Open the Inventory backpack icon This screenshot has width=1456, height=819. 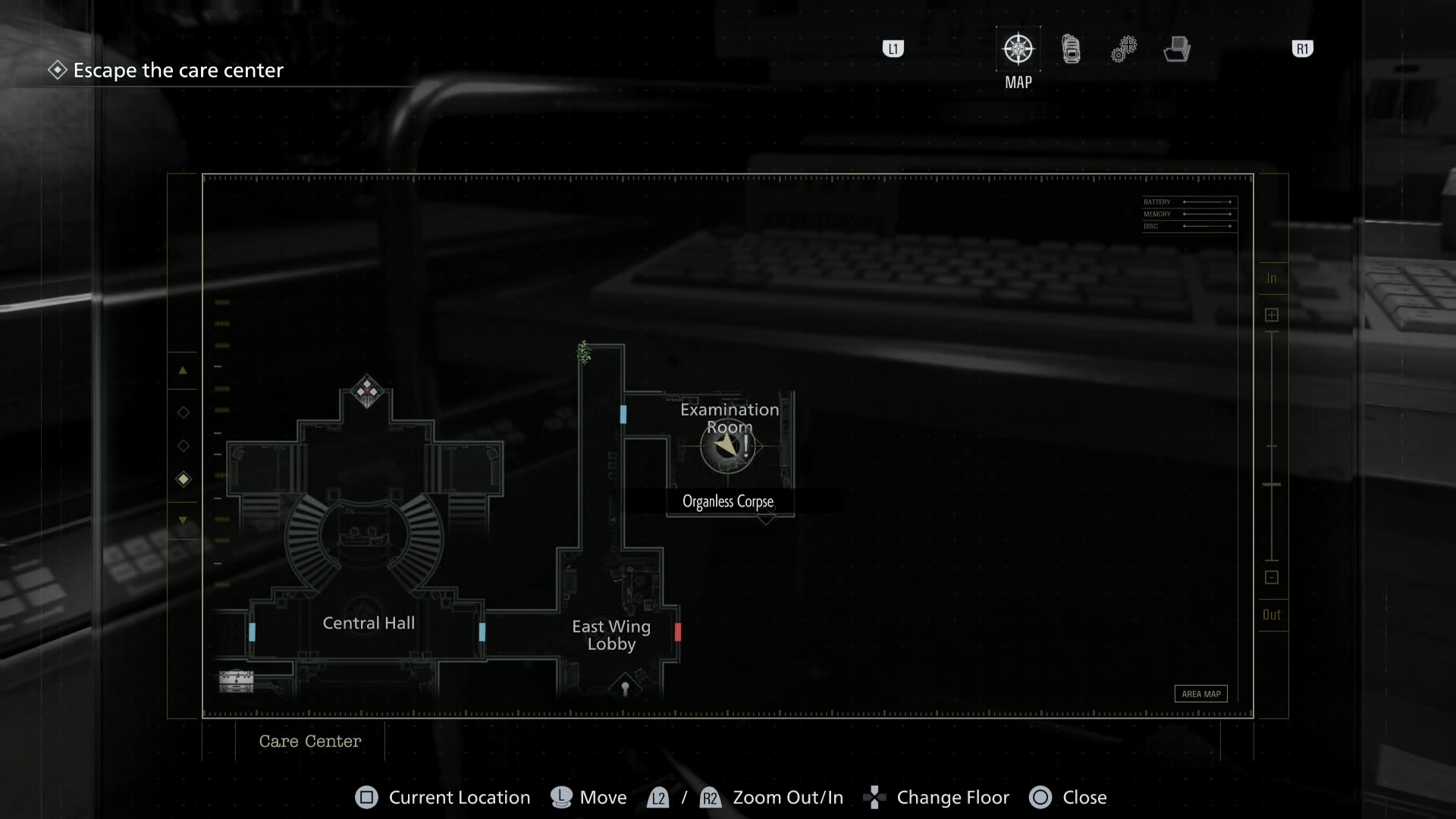click(x=1071, y=48)
